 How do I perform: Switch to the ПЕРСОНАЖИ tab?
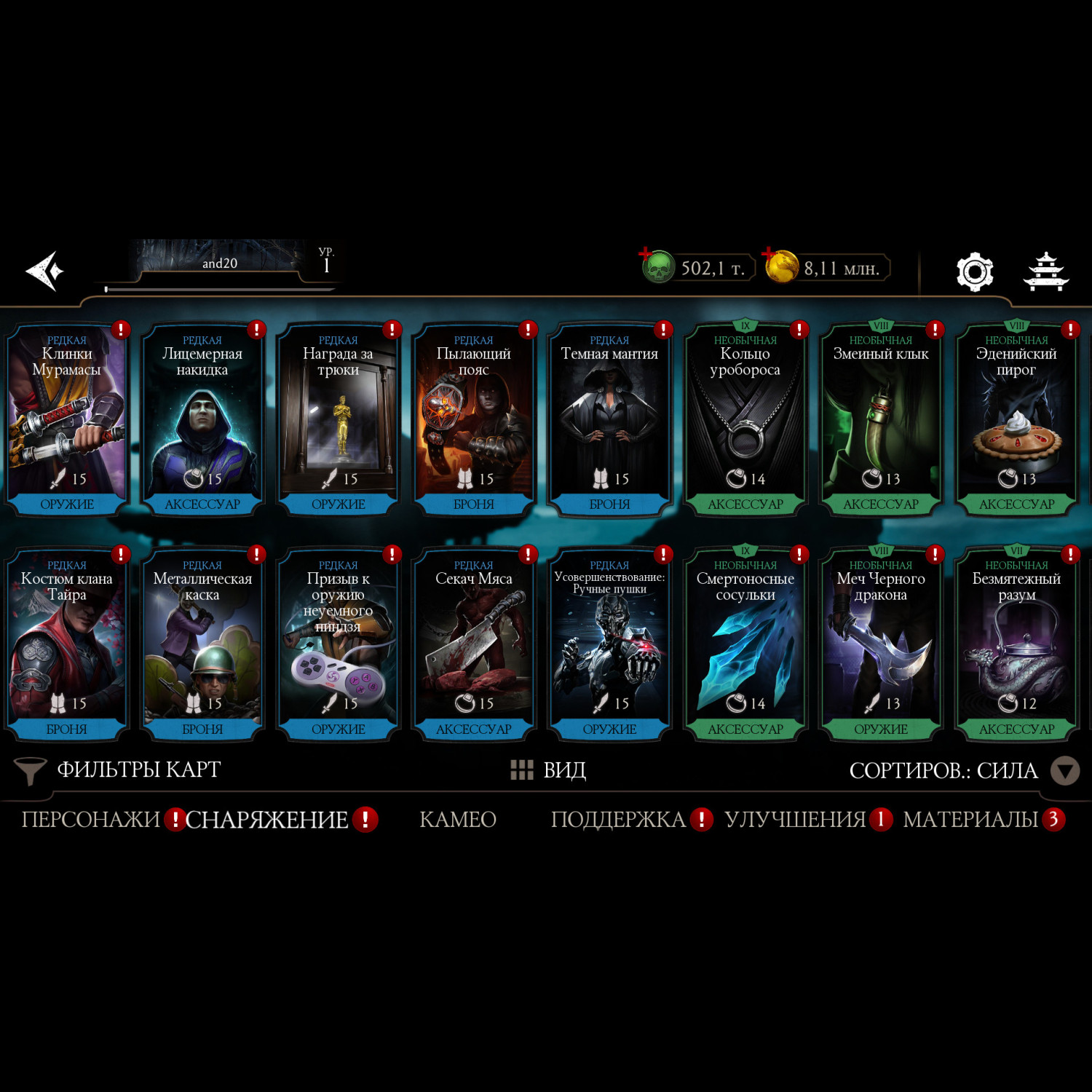90,820
